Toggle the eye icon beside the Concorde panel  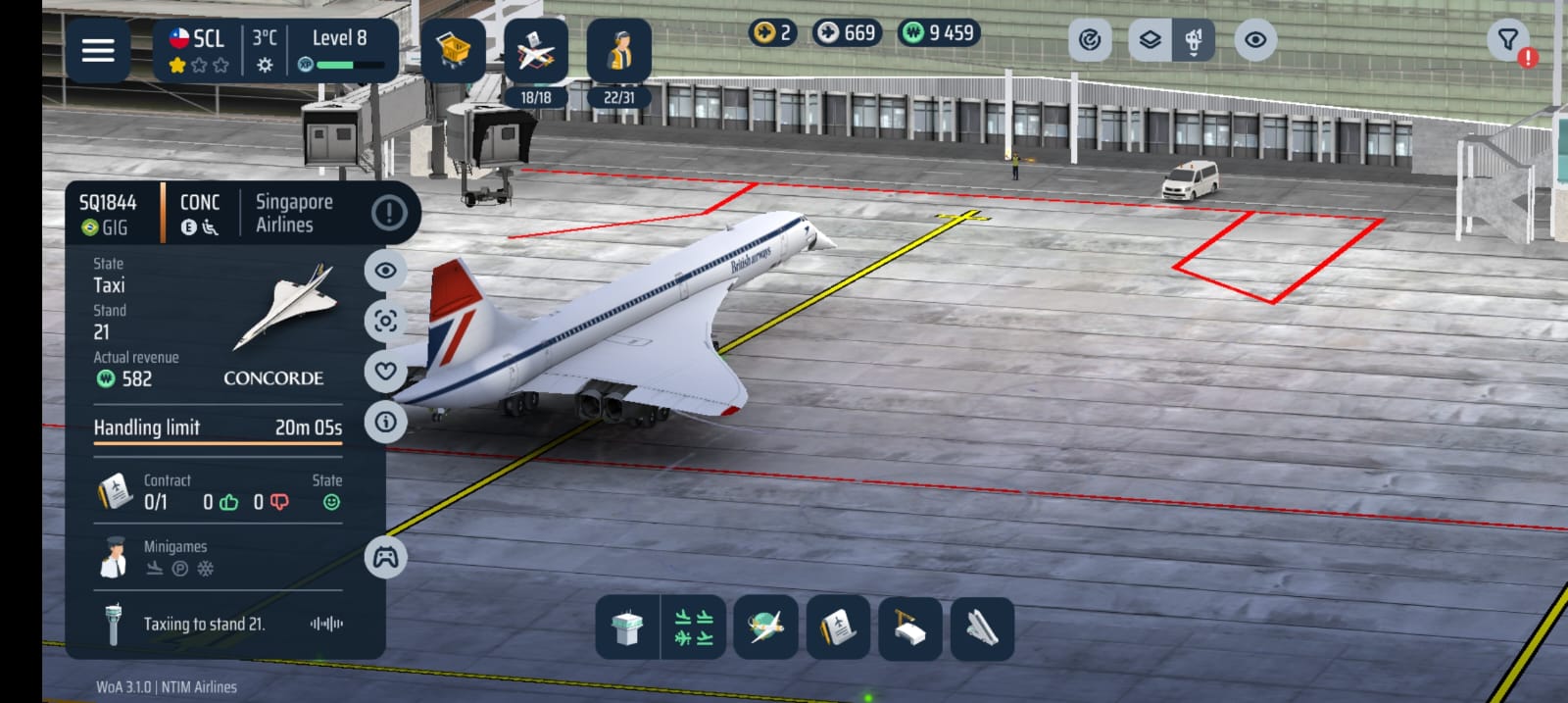(385, 271)
